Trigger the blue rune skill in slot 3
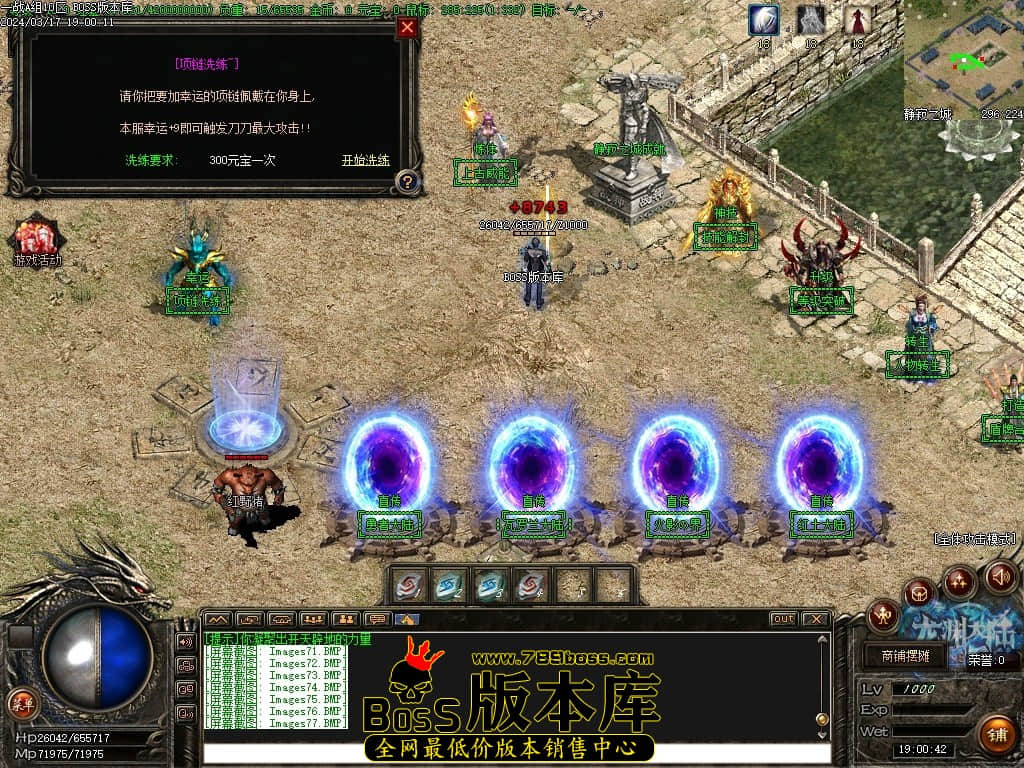Viewport: 1024px width, 768px height. 491,585
